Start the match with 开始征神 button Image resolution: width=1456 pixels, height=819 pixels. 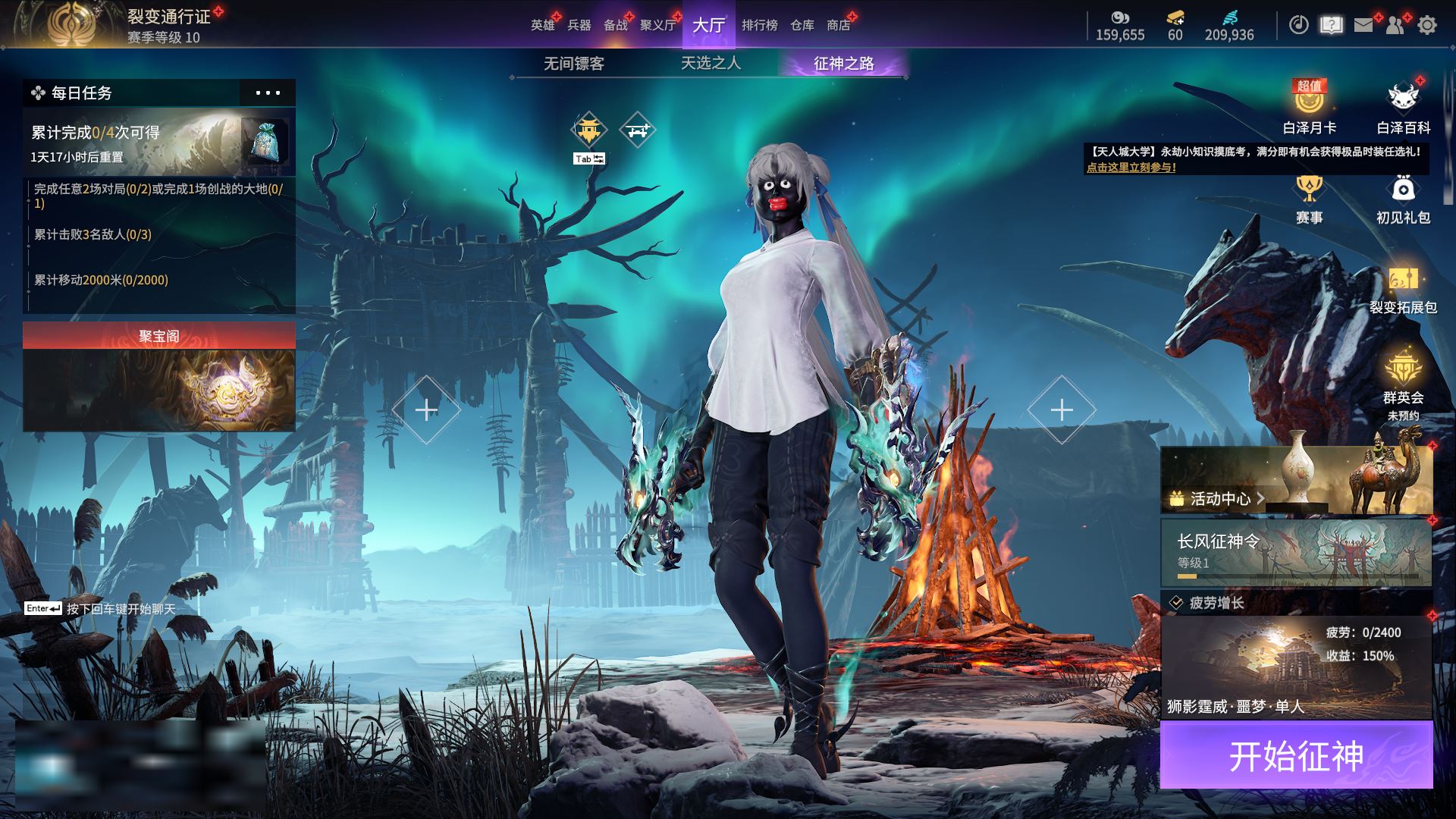[1296, 755]
